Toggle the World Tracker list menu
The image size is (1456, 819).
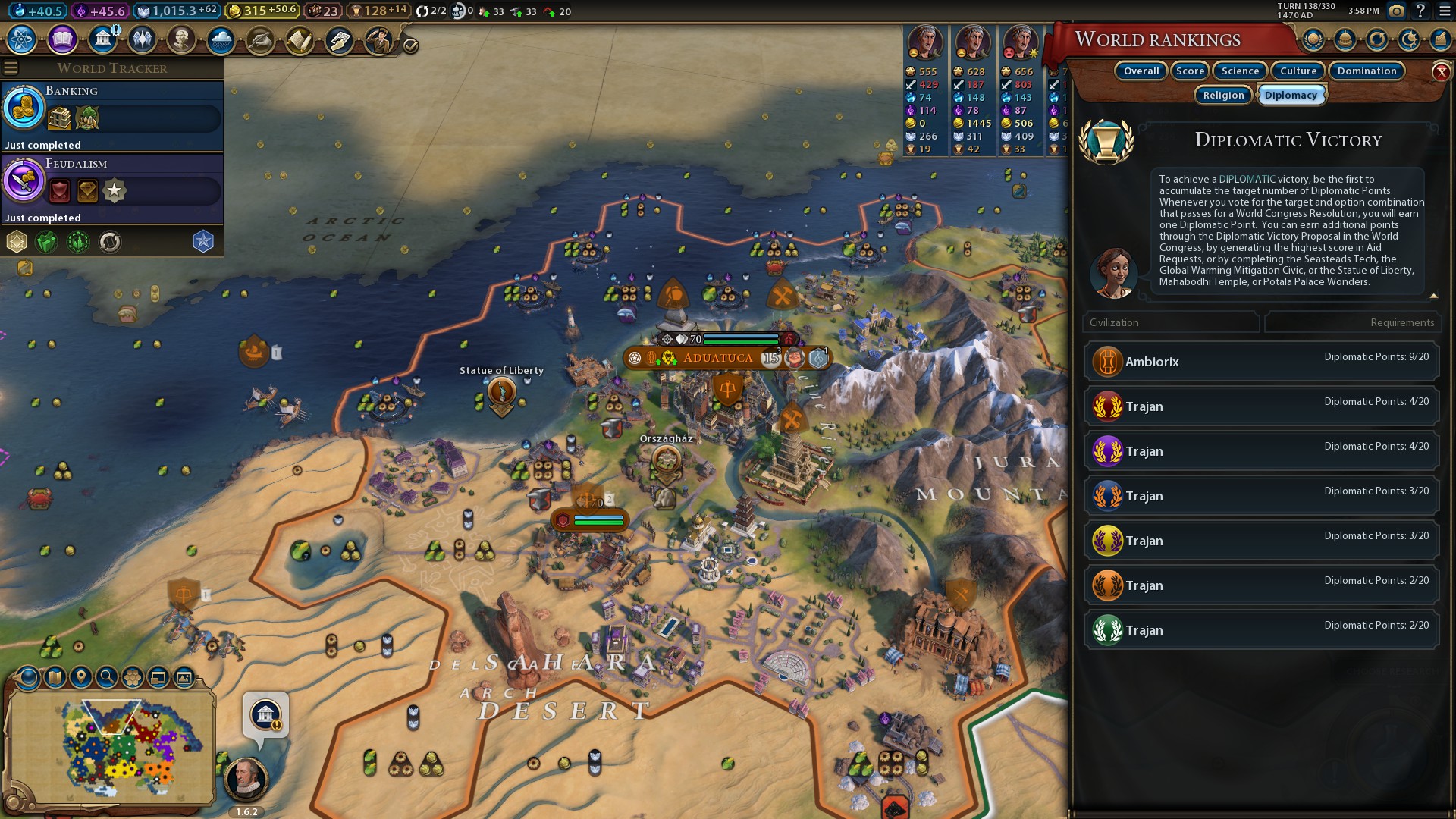click(11, 68)
